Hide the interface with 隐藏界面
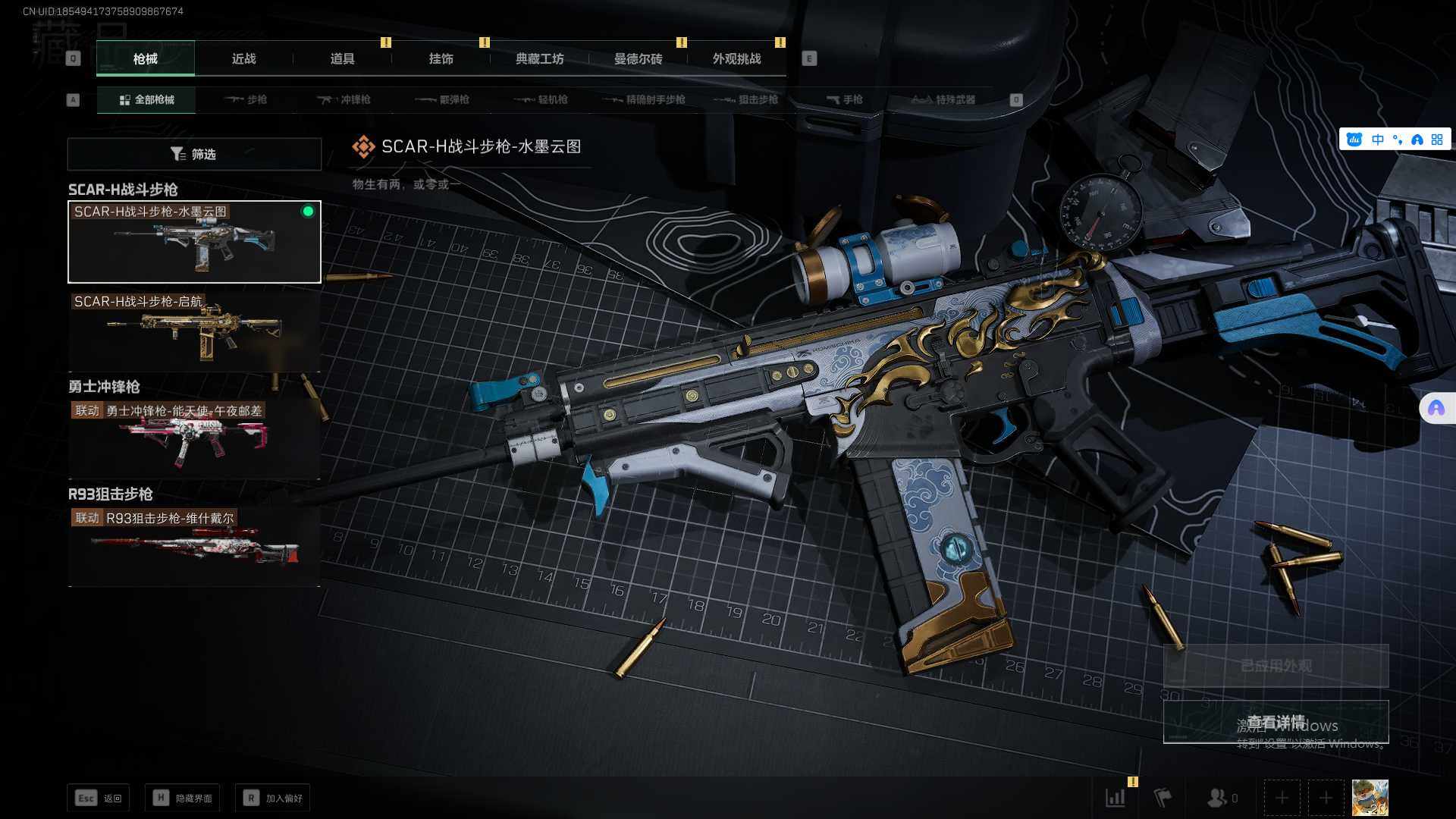The height and width of the screenshot is (819, 1456). [183, 798]
